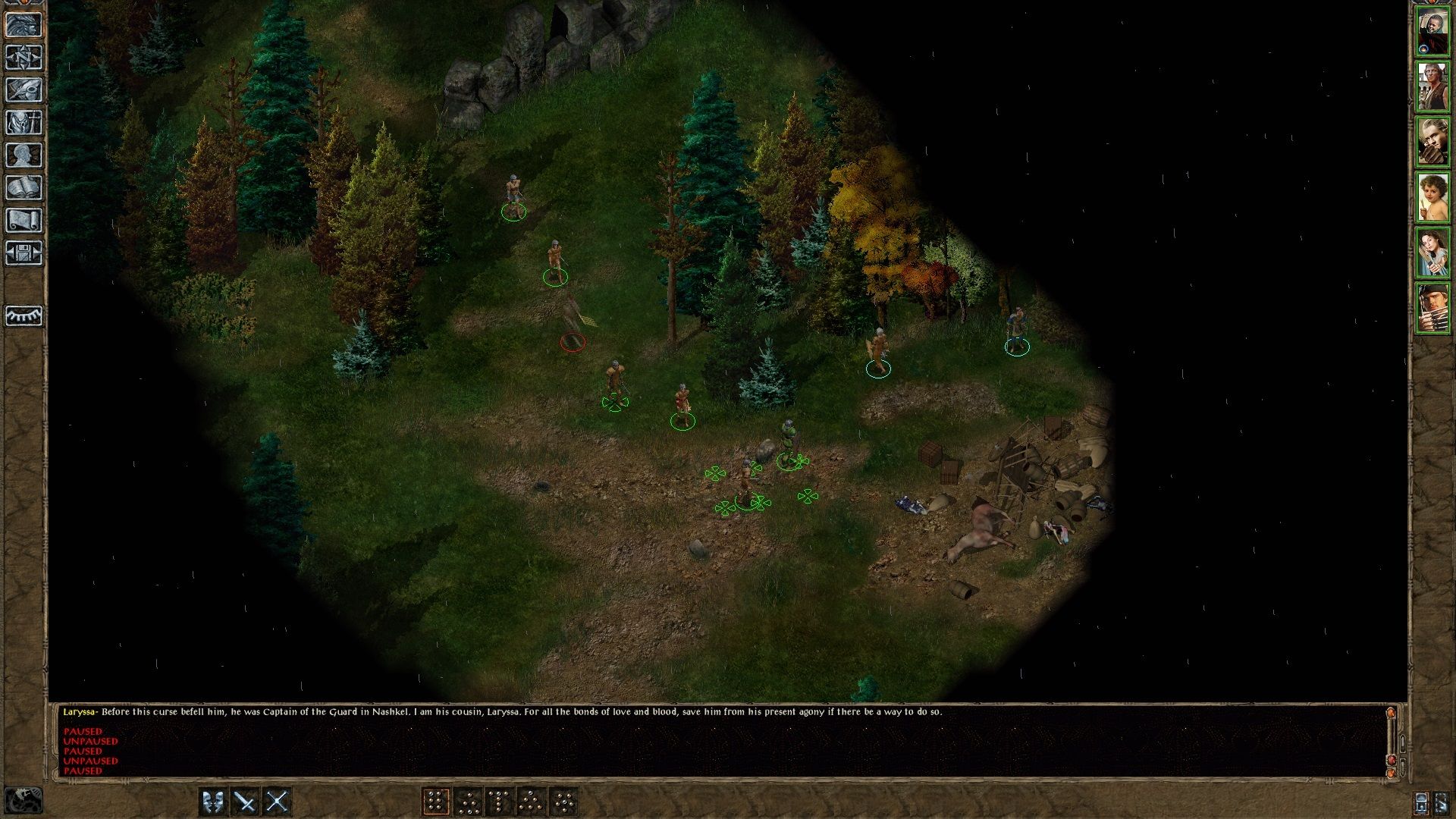Select the top party portrait
The image size is (1456, 819).
pyautogui.click(x=1432, y=33)
